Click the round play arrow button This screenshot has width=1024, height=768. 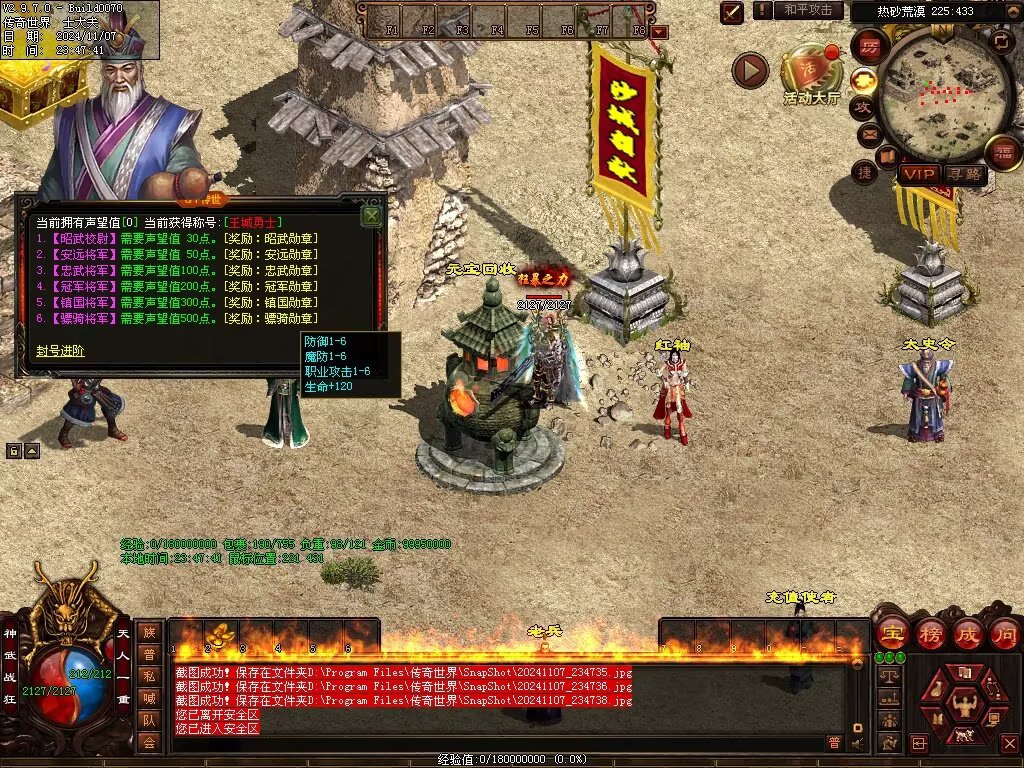point(749,70)
